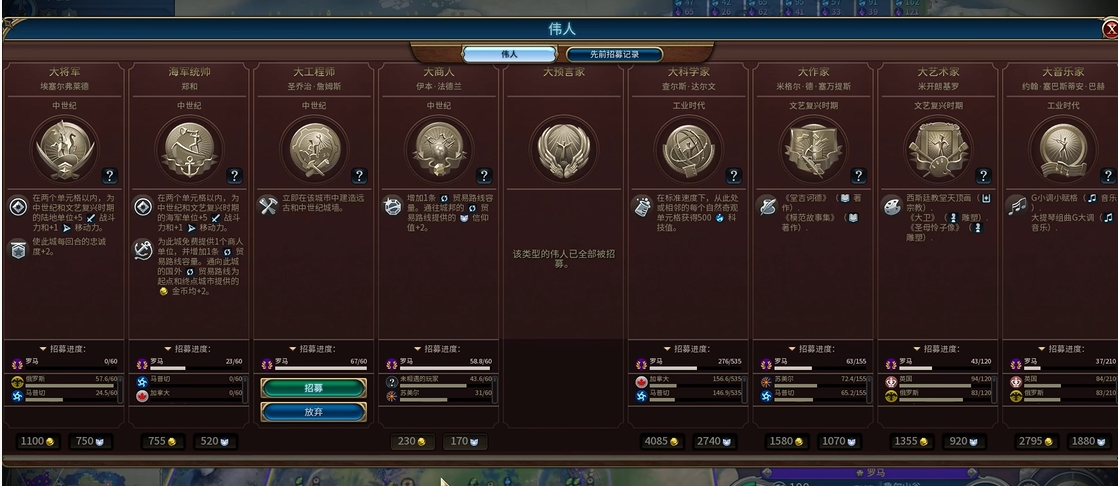The width and height of the screenshot is (1118, 486).
Task: Buy the Great Artist for 1355 gold
Action: [x=910, y=441]
